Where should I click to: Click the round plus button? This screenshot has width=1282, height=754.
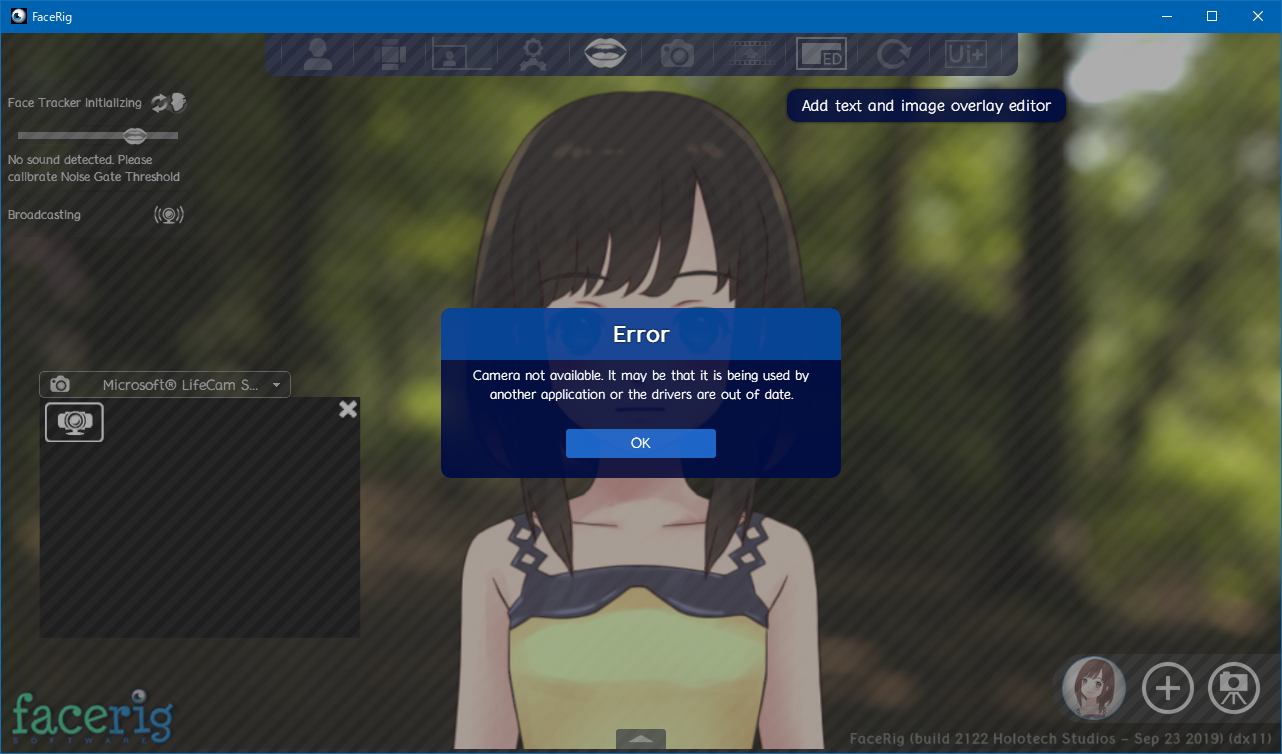point(1167,688)
